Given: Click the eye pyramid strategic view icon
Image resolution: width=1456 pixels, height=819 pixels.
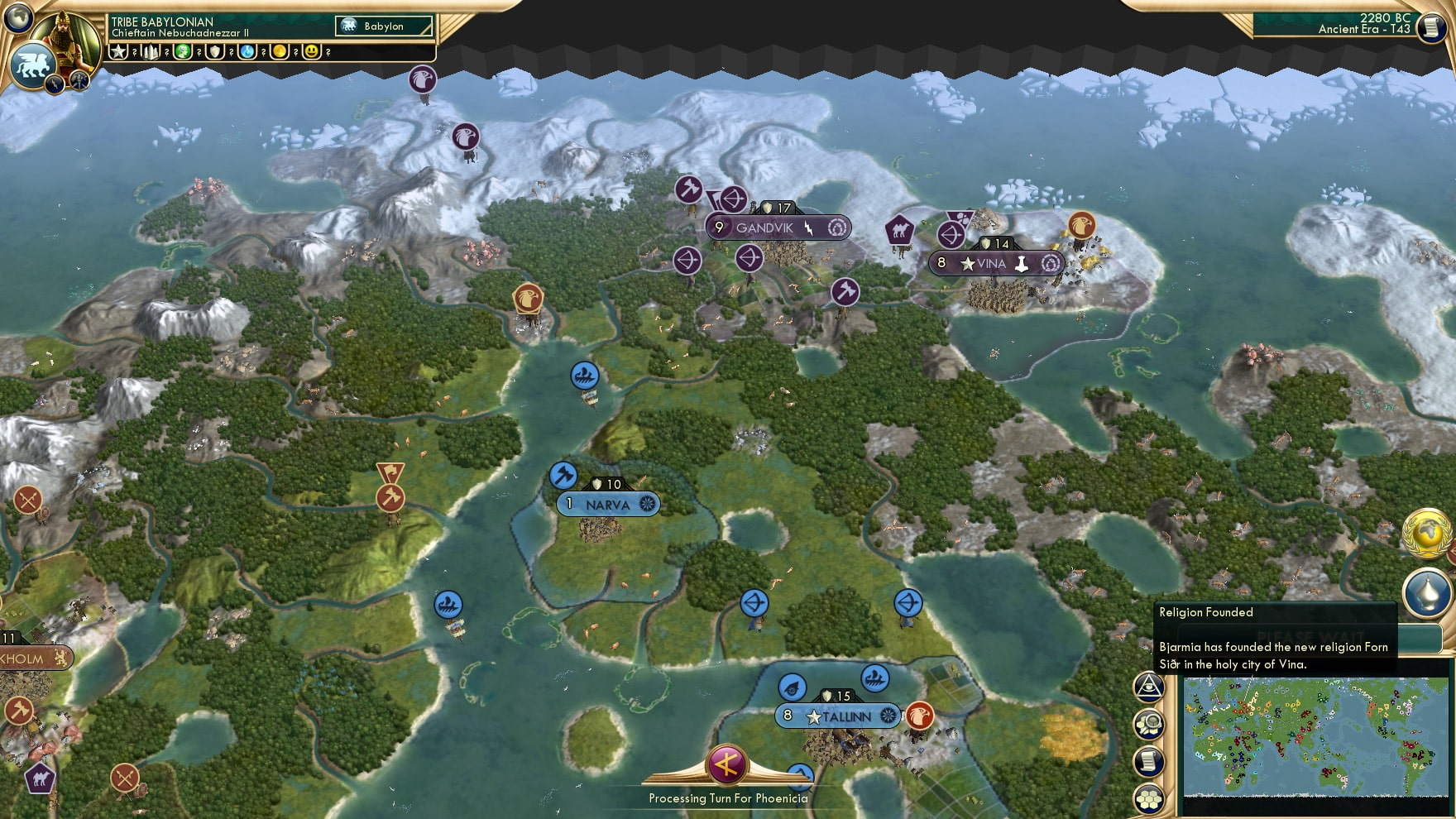Looking at the screenshot, I should (1148, 687).
